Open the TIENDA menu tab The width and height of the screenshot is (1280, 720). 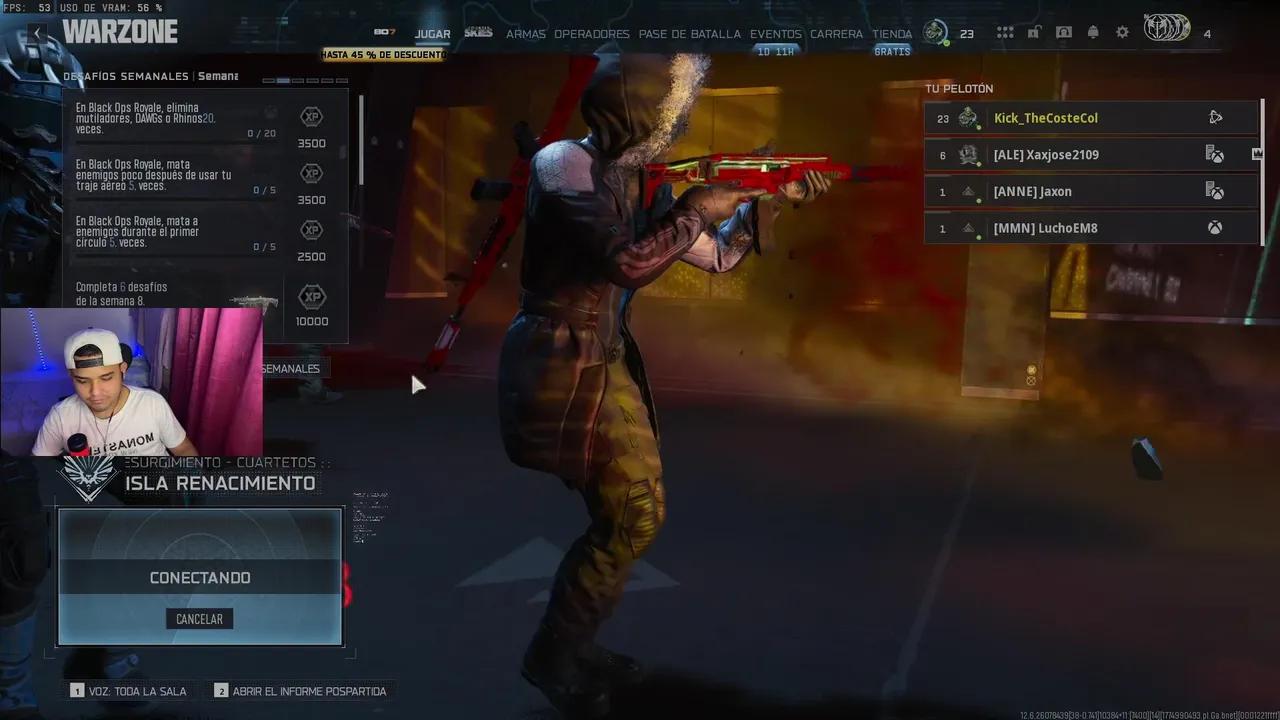click(891, 33)
